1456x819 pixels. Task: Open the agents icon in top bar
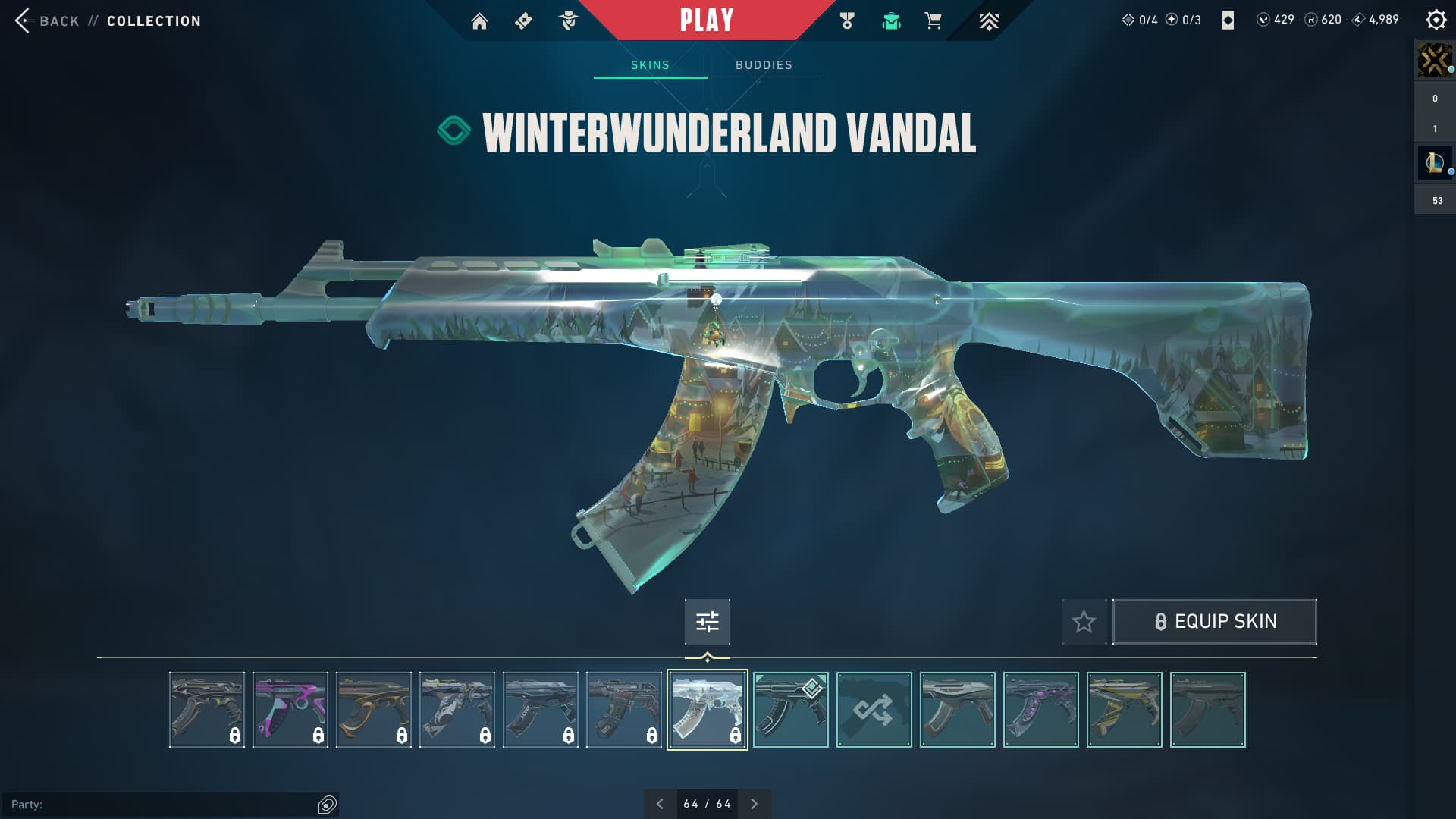[568, 21]
